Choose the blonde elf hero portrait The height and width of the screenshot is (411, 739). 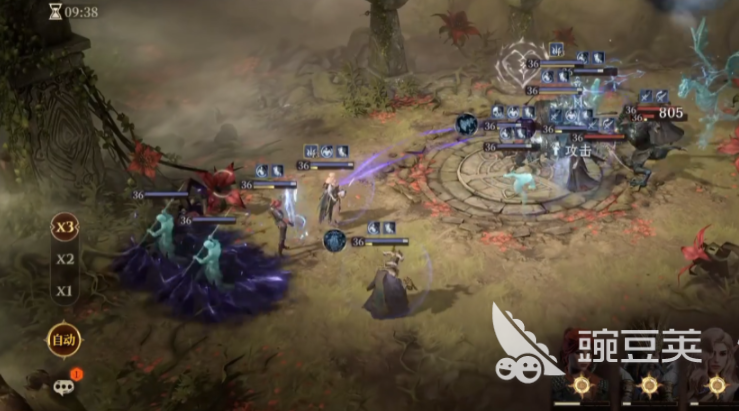[716, 368]
